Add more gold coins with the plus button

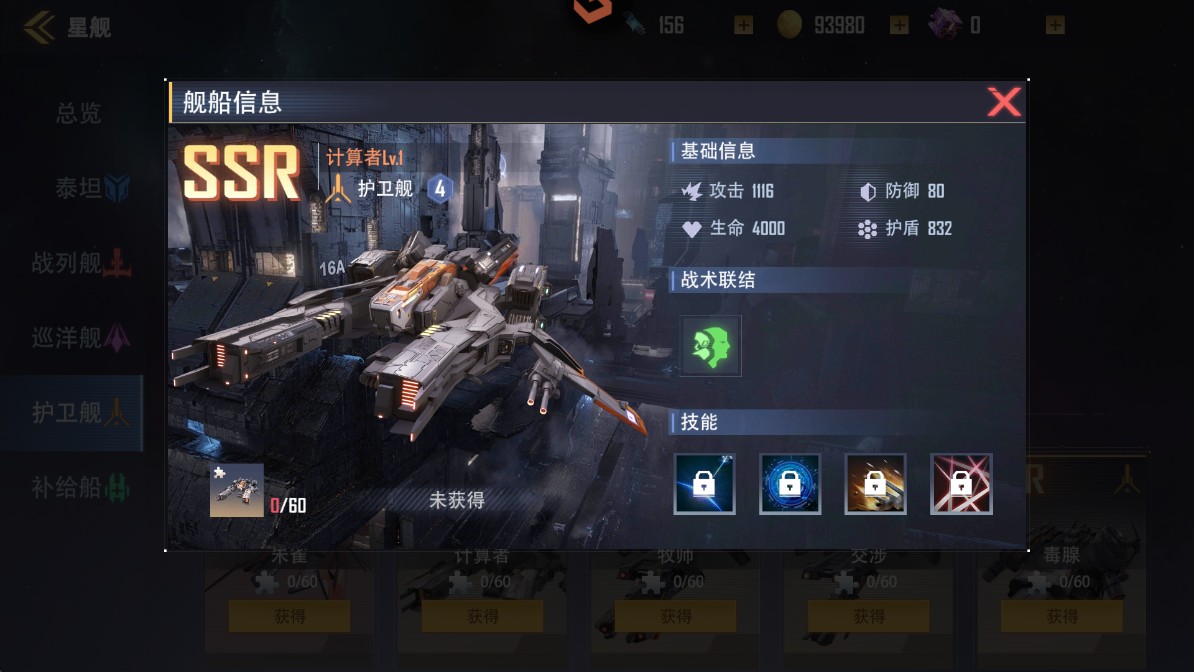[x=899, y=25]
